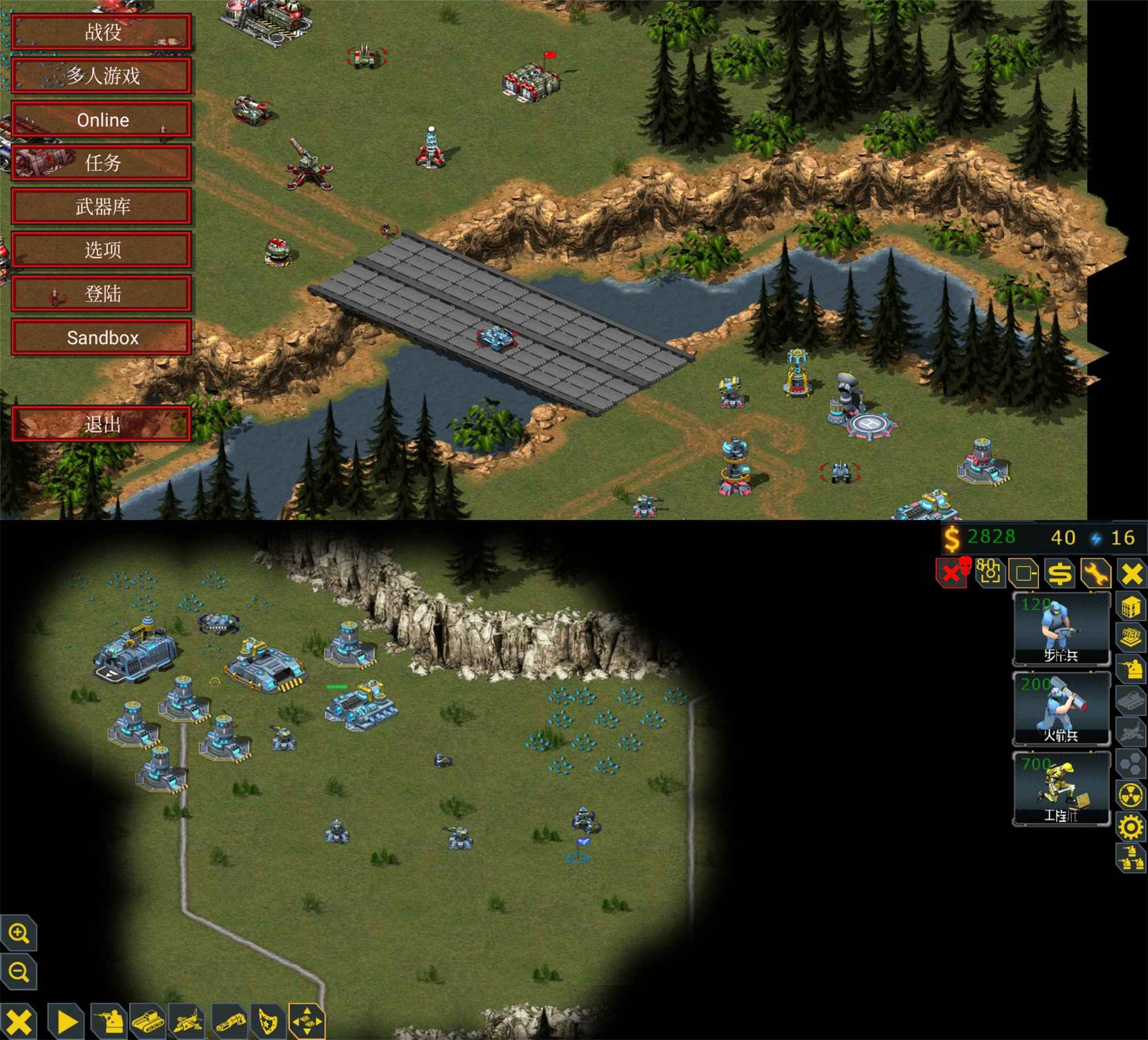Click the 登陆 login button
1148x1040 pixels.
click(x=101, y=294)
